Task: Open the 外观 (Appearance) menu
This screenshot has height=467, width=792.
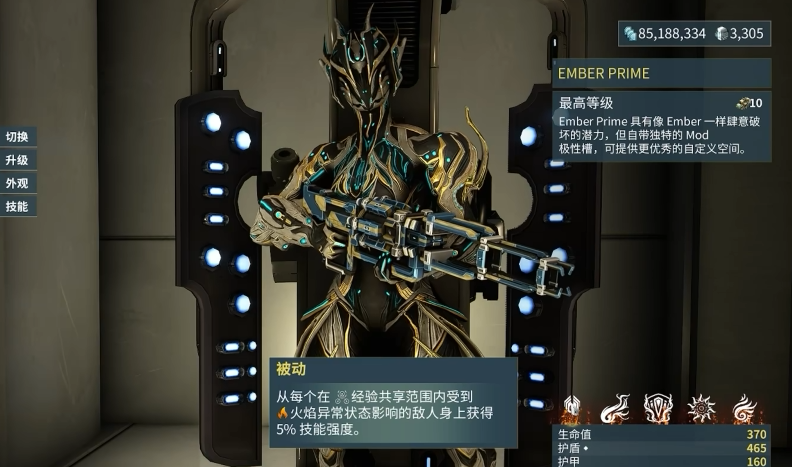Action: click(17, 183)
